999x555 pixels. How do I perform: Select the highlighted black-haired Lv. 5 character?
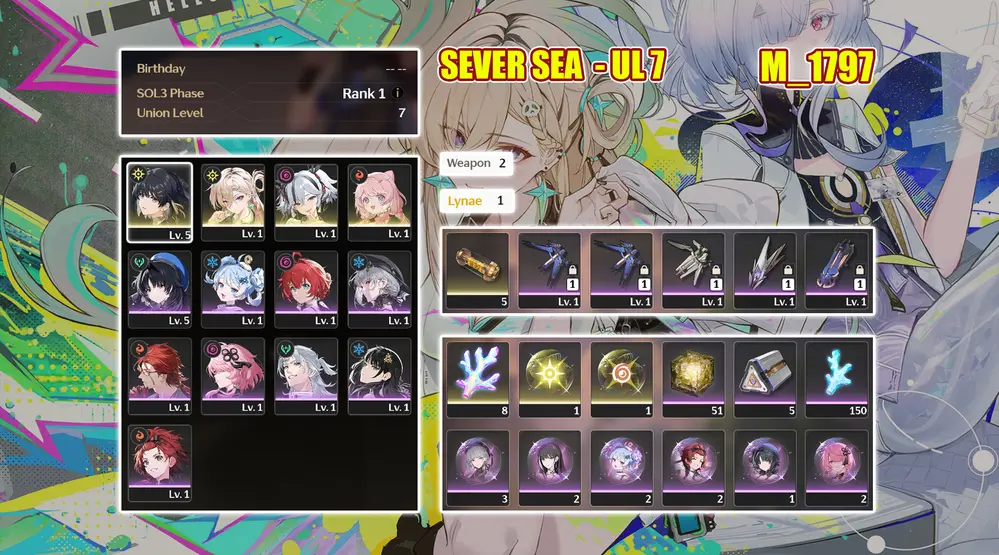[x=160, y=203]
